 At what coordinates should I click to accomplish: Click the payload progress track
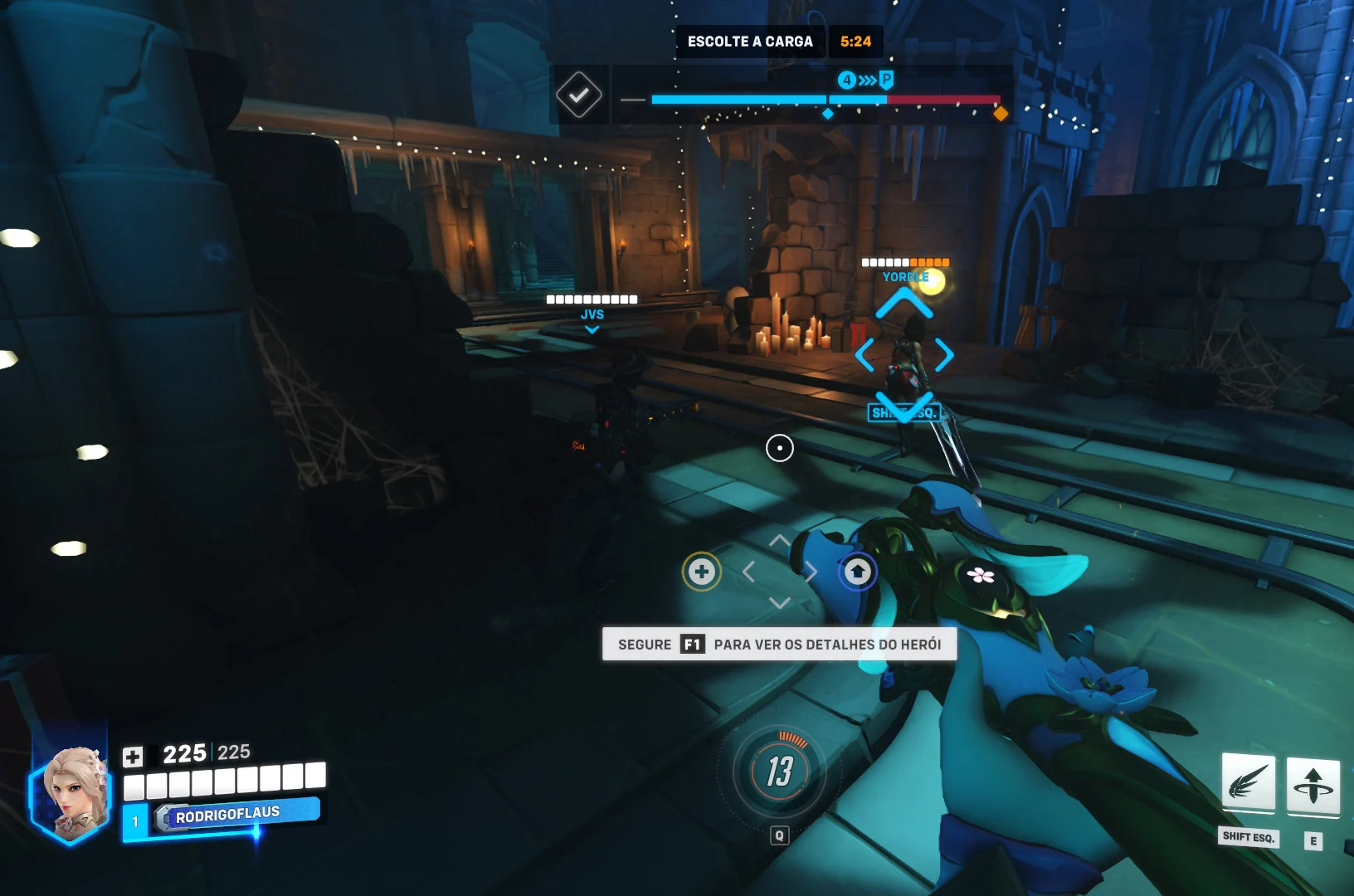[826, 100]
